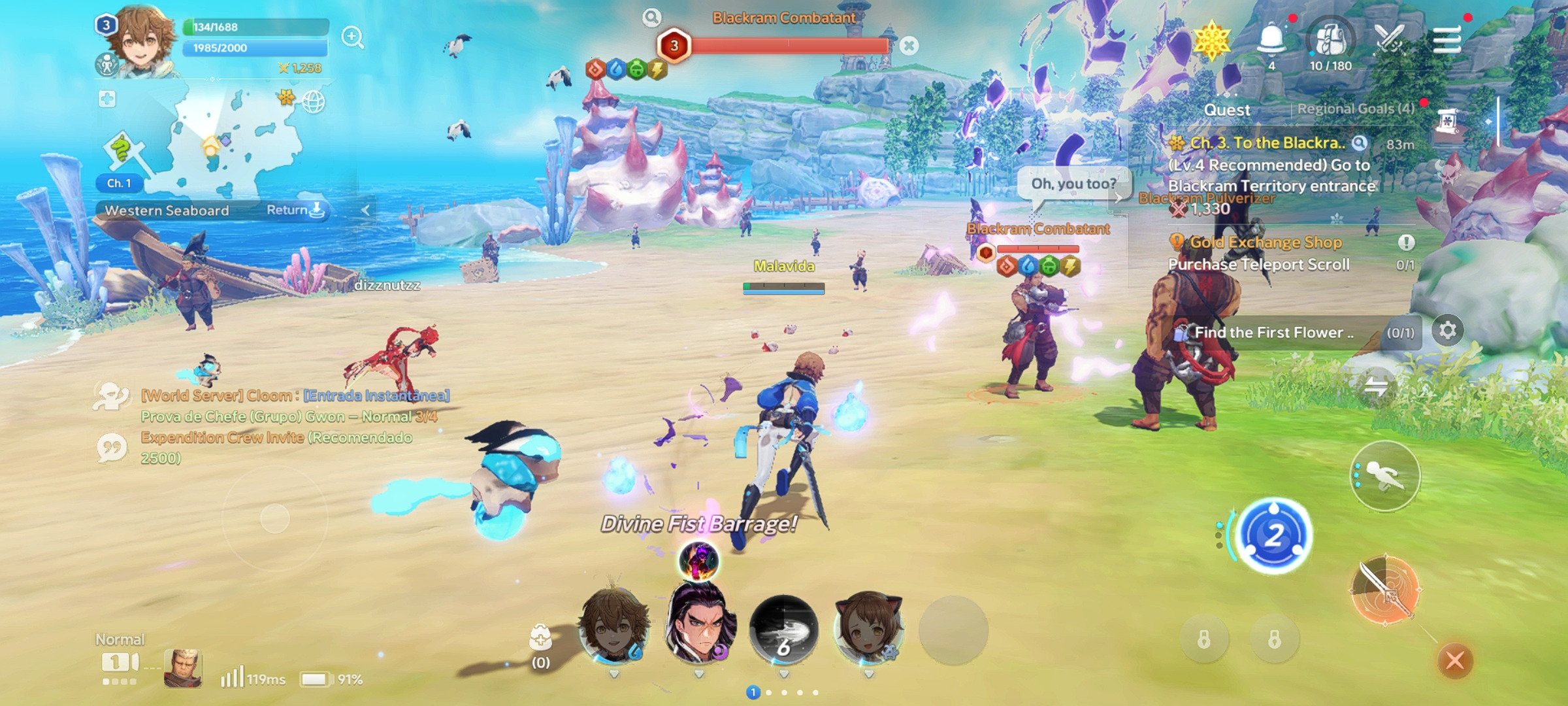Open the crossed swords menu icon
Screen dimensions: 1568x706
click(x=1389, y=39)
